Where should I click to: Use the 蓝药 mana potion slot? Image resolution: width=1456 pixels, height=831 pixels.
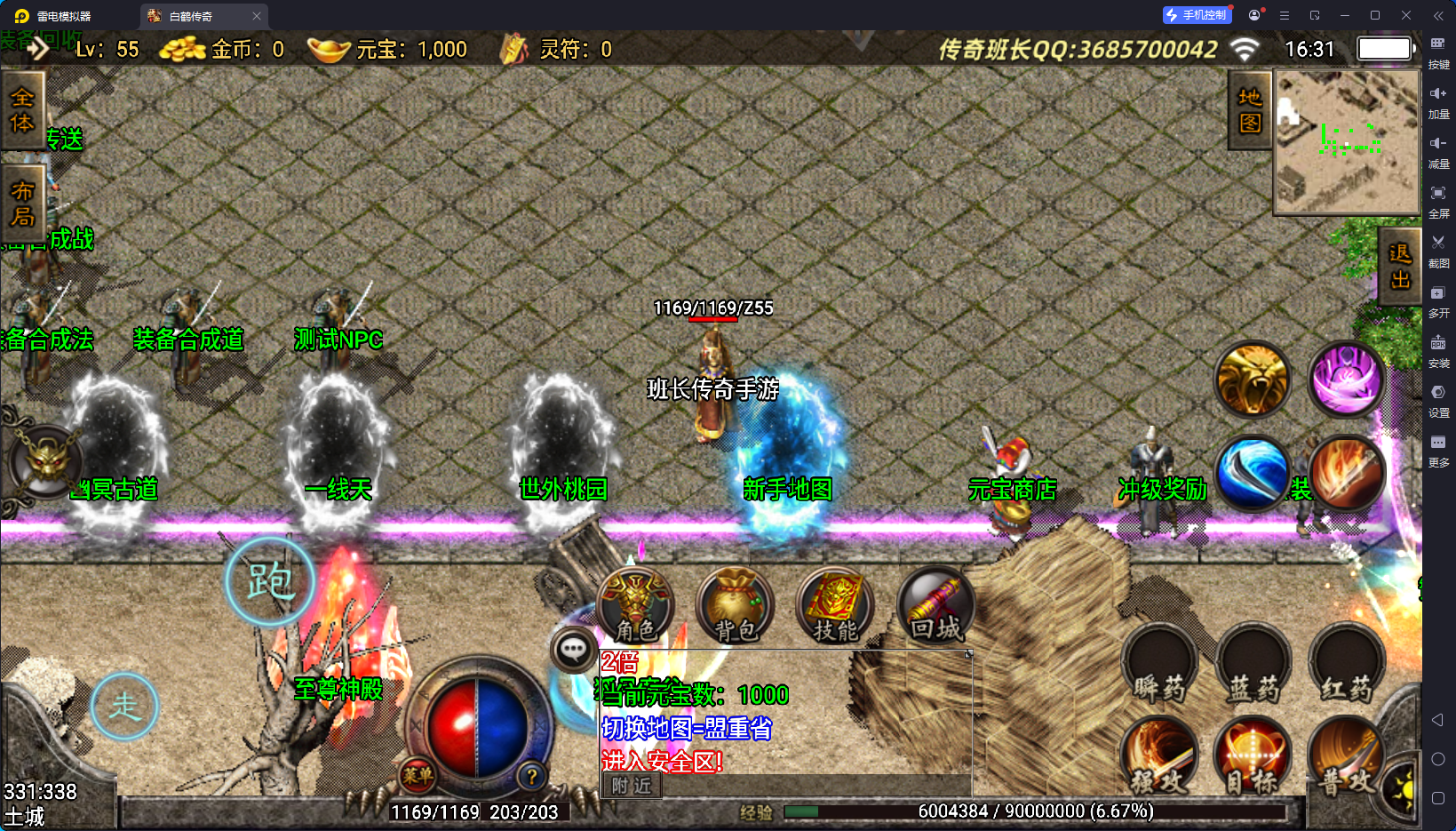pos(1253,664)
